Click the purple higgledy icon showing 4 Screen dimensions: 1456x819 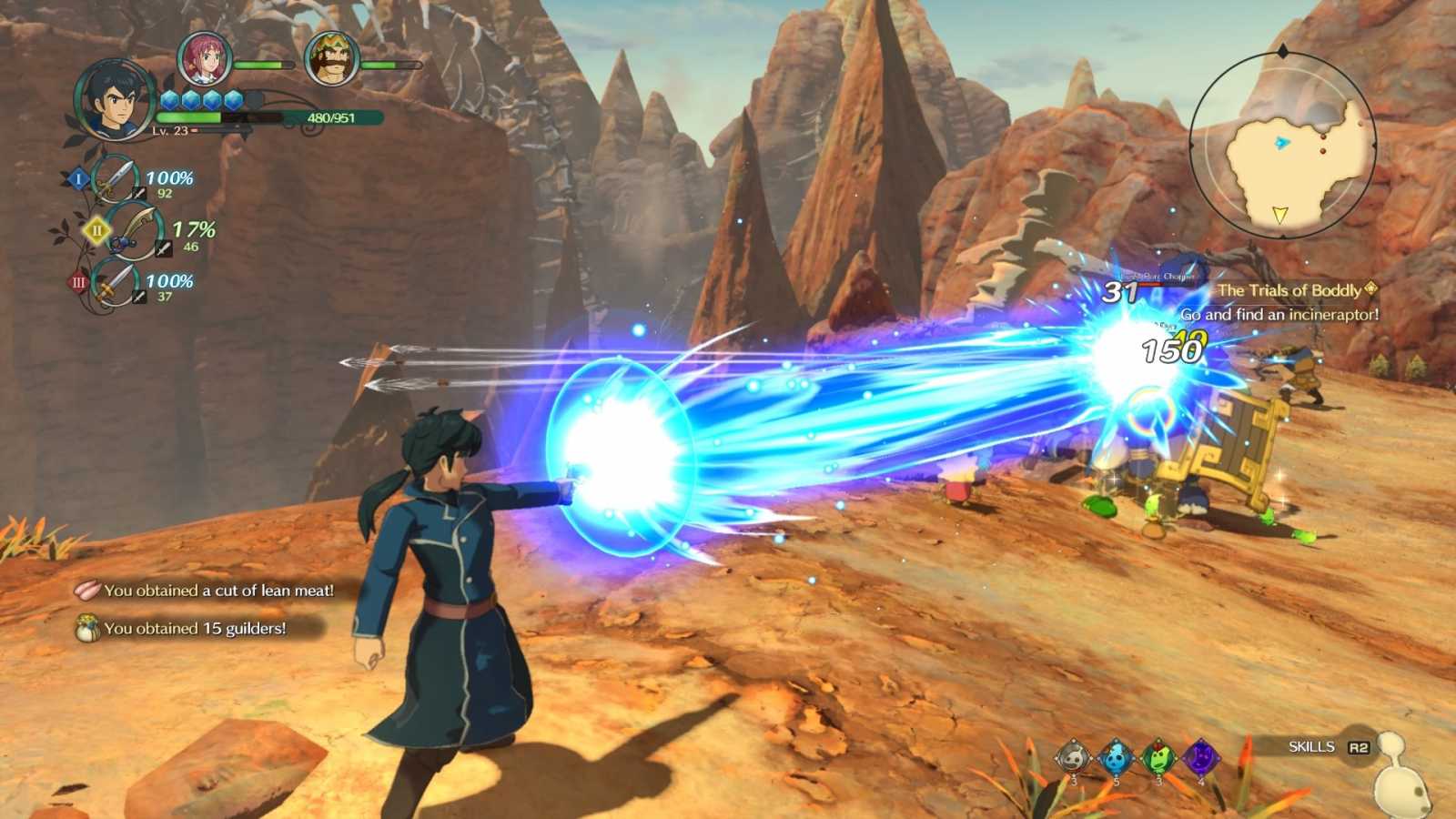point(1201,757)
